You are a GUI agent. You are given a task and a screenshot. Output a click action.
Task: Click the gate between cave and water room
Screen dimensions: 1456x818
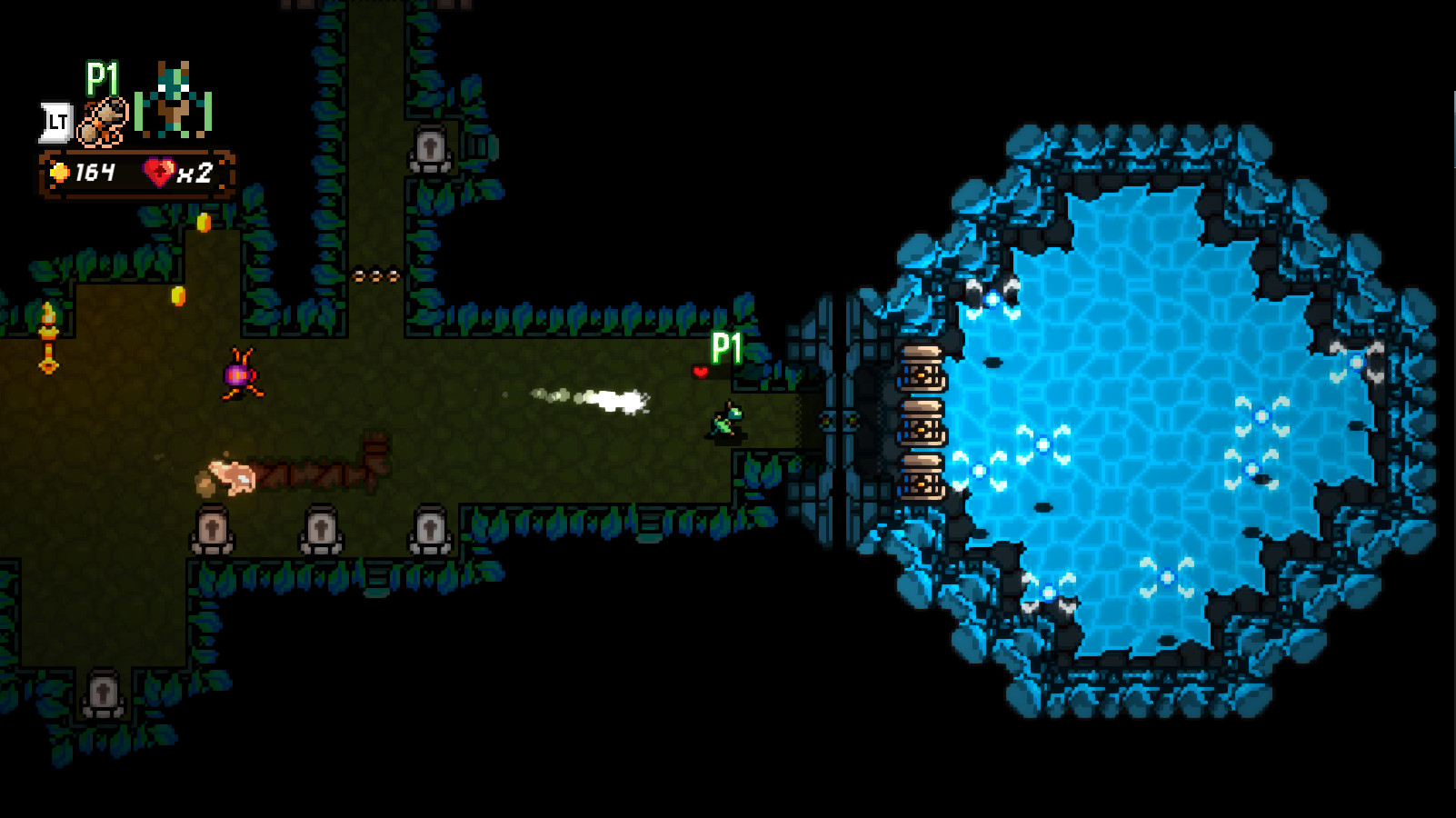[841, 420]
